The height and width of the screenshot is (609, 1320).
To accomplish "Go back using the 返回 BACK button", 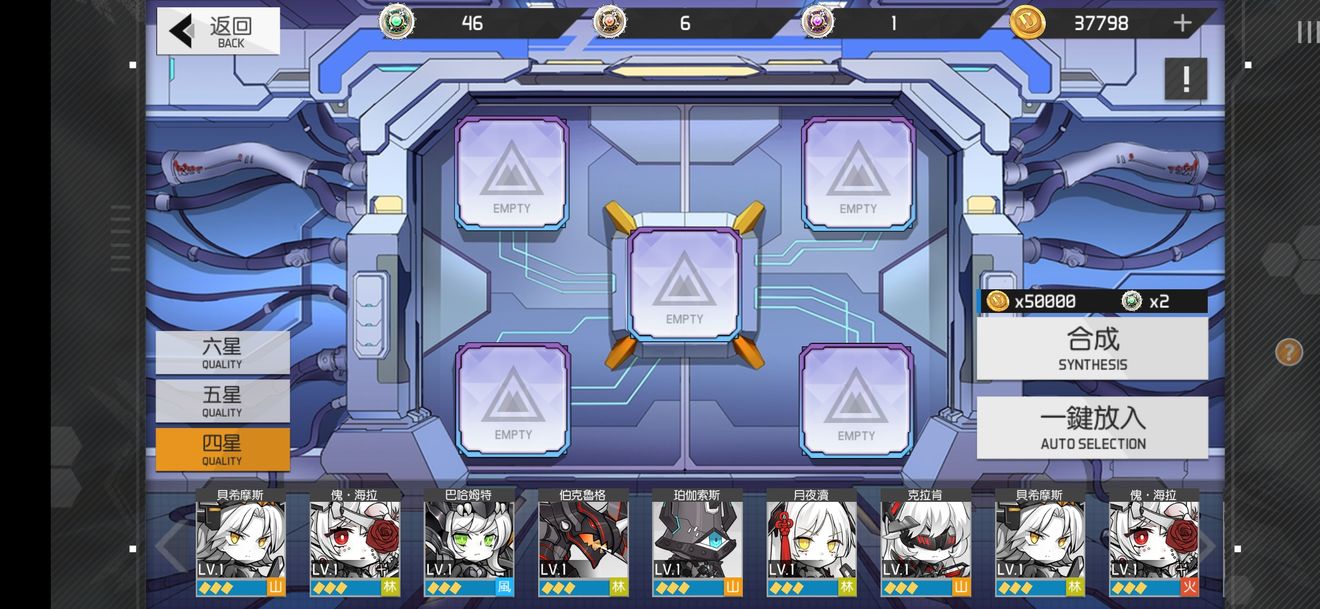I will click(218, 31).
